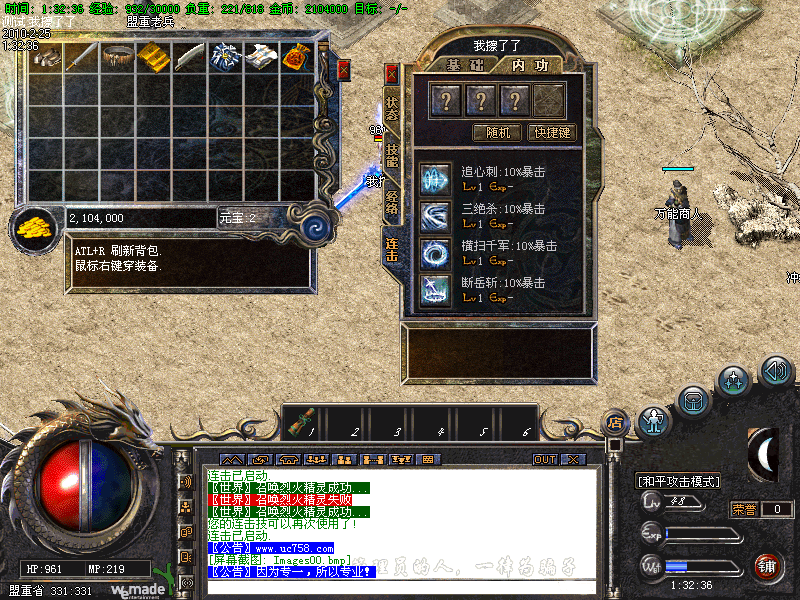Close the character skills panel
Image resolution: width=800 pixels, height=600 pixels.
392,73
